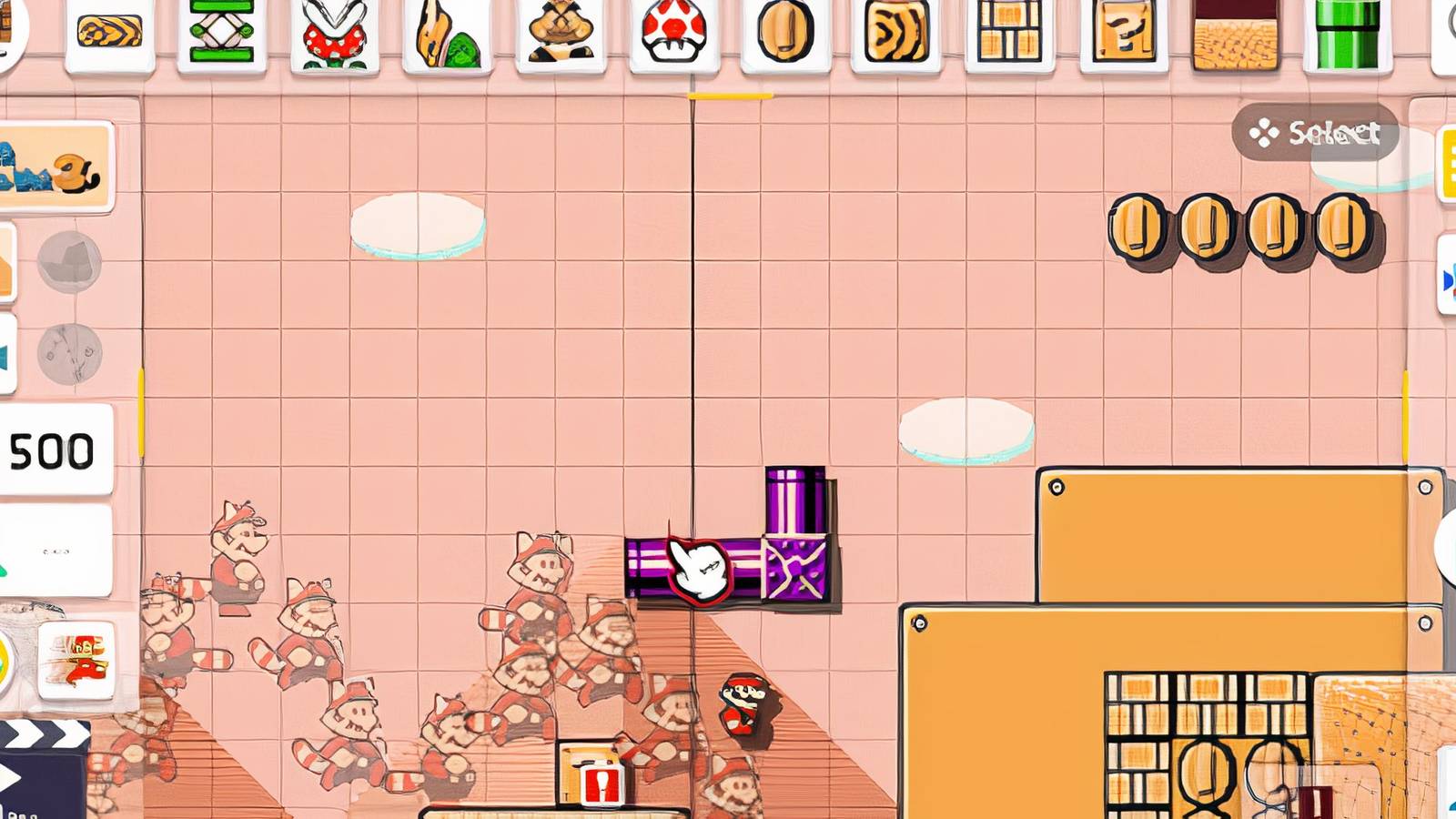Select the Piranha Plant item in the toolbar
The height and width of the screenshot is (819, 1456).
[332, 30]
